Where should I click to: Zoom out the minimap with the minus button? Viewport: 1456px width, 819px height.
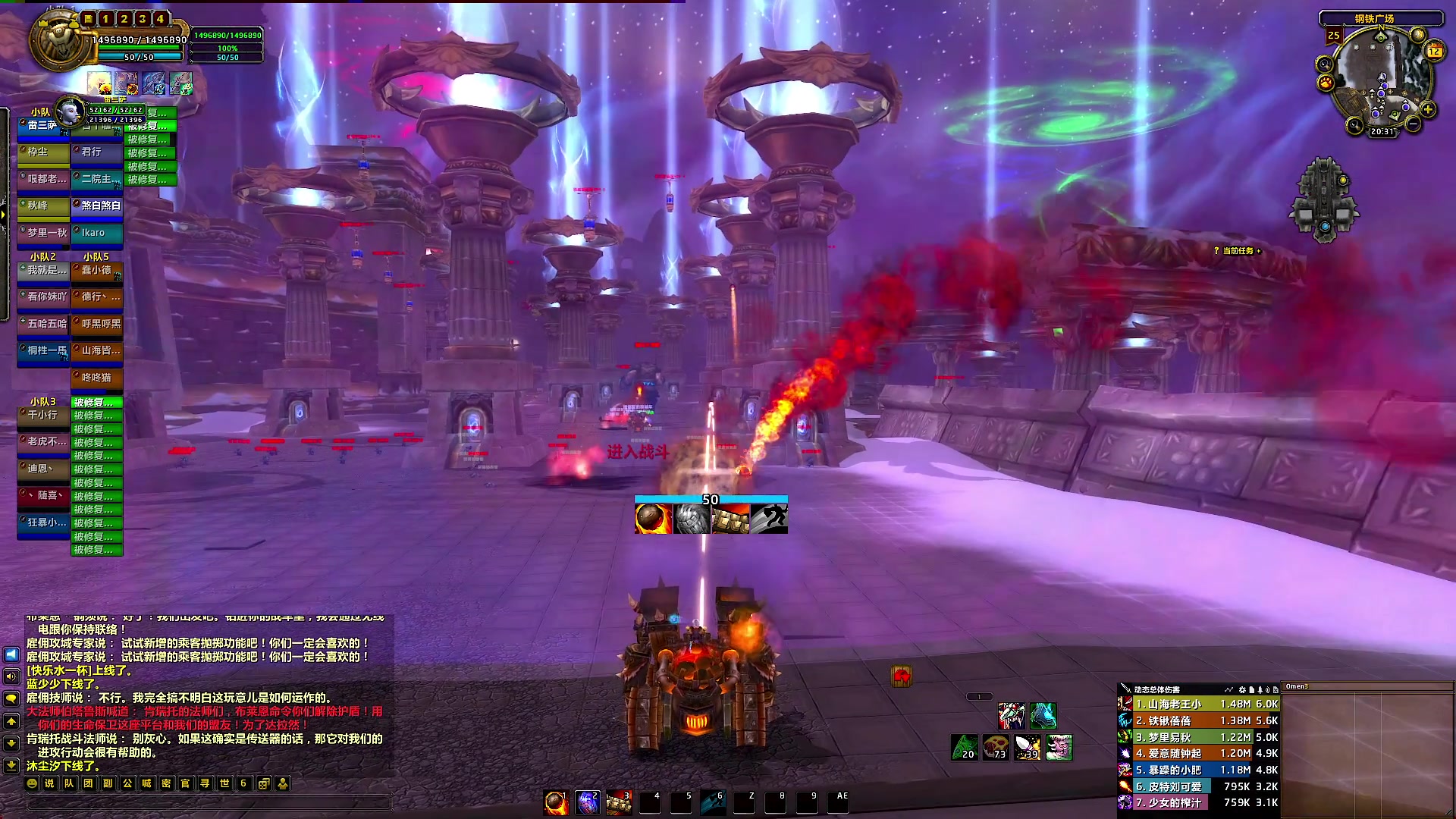1412,124
